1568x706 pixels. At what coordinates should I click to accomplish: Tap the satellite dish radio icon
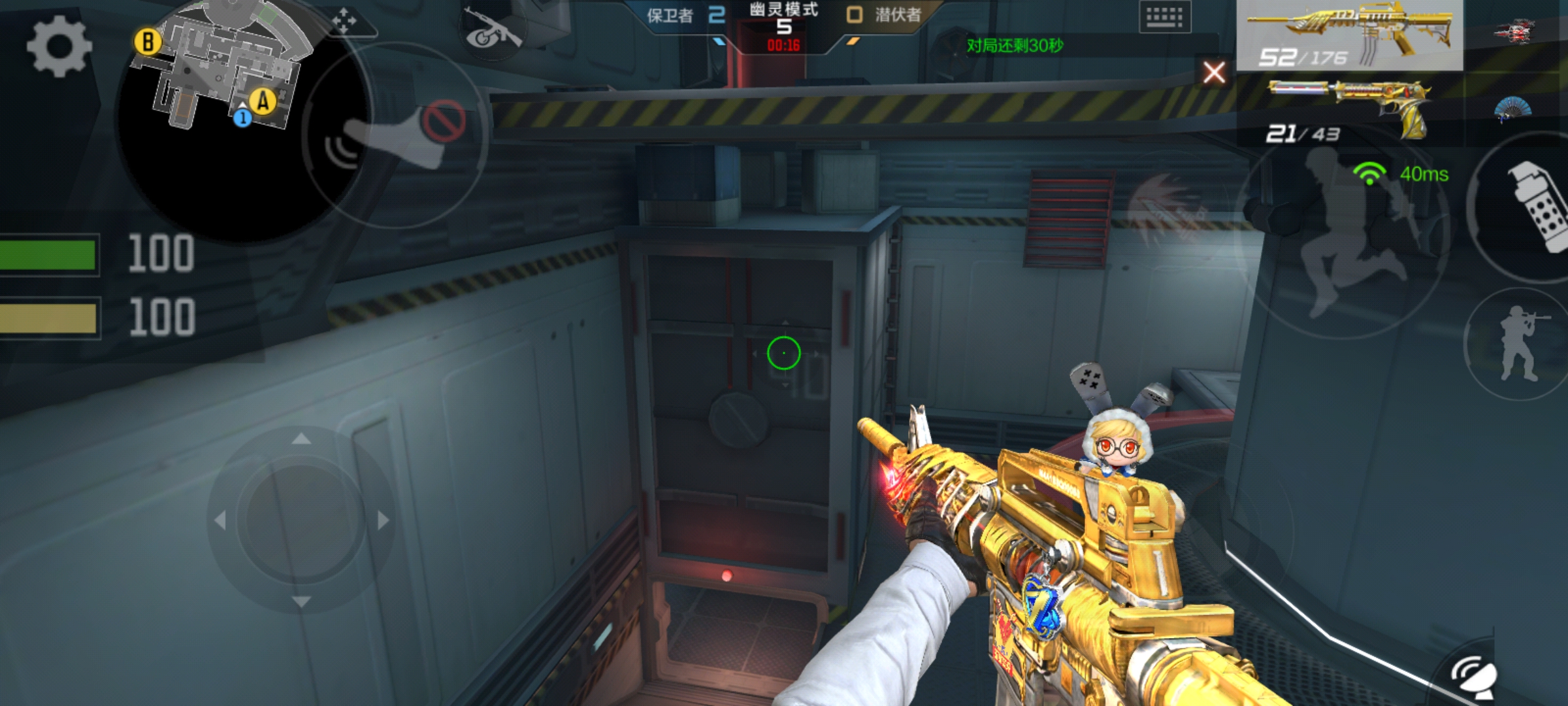coord(1475,677)
